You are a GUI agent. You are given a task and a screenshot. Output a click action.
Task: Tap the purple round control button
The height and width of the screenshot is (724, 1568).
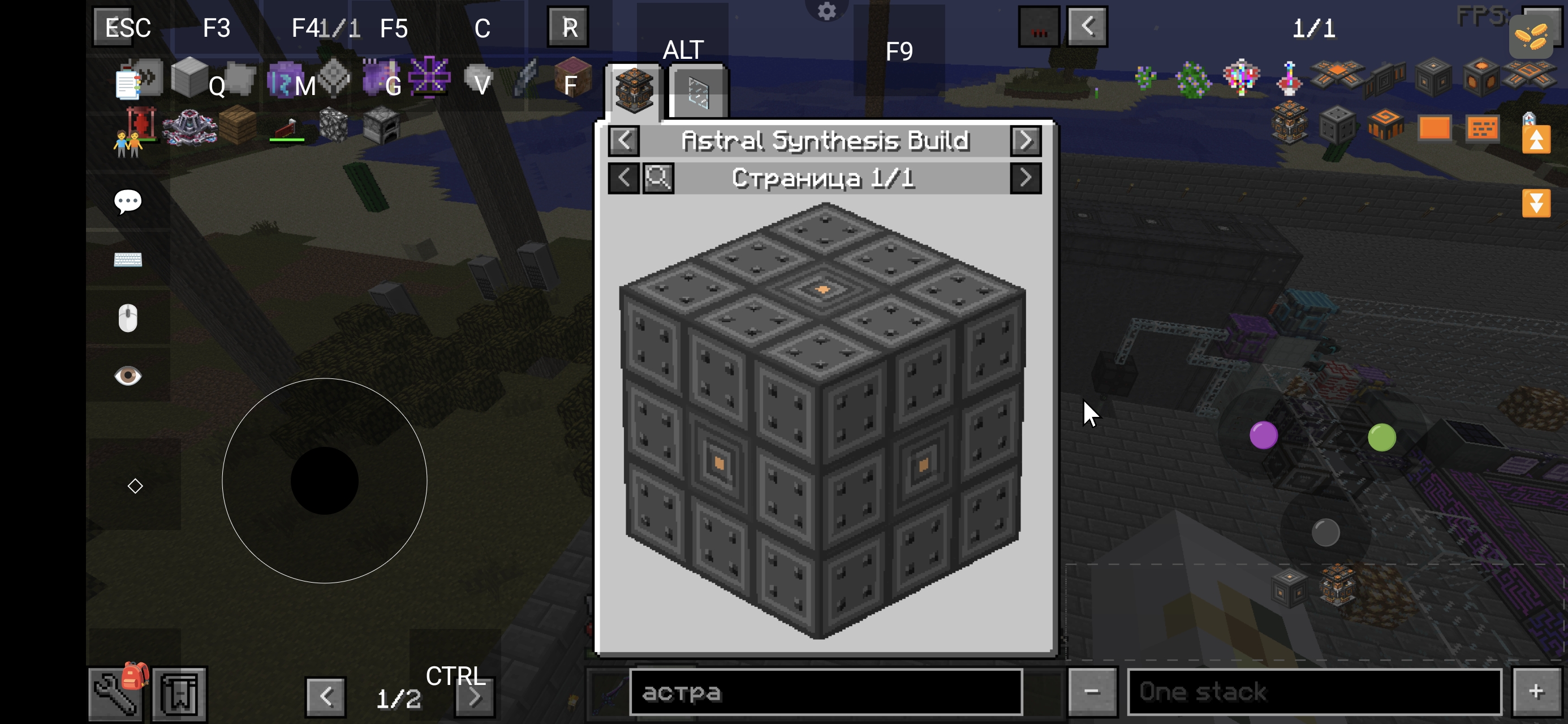(x=1264, y=436)
